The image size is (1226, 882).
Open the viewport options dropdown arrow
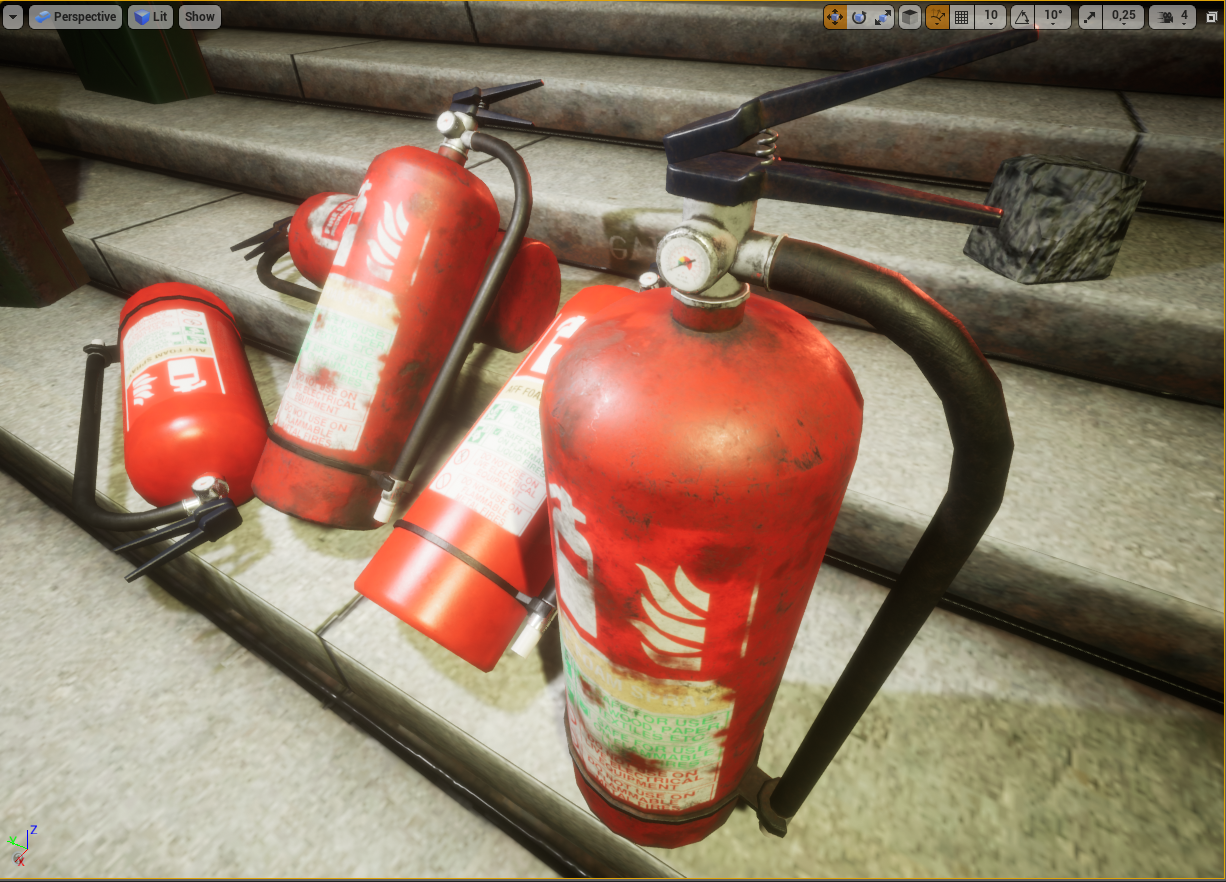(13, 17)
